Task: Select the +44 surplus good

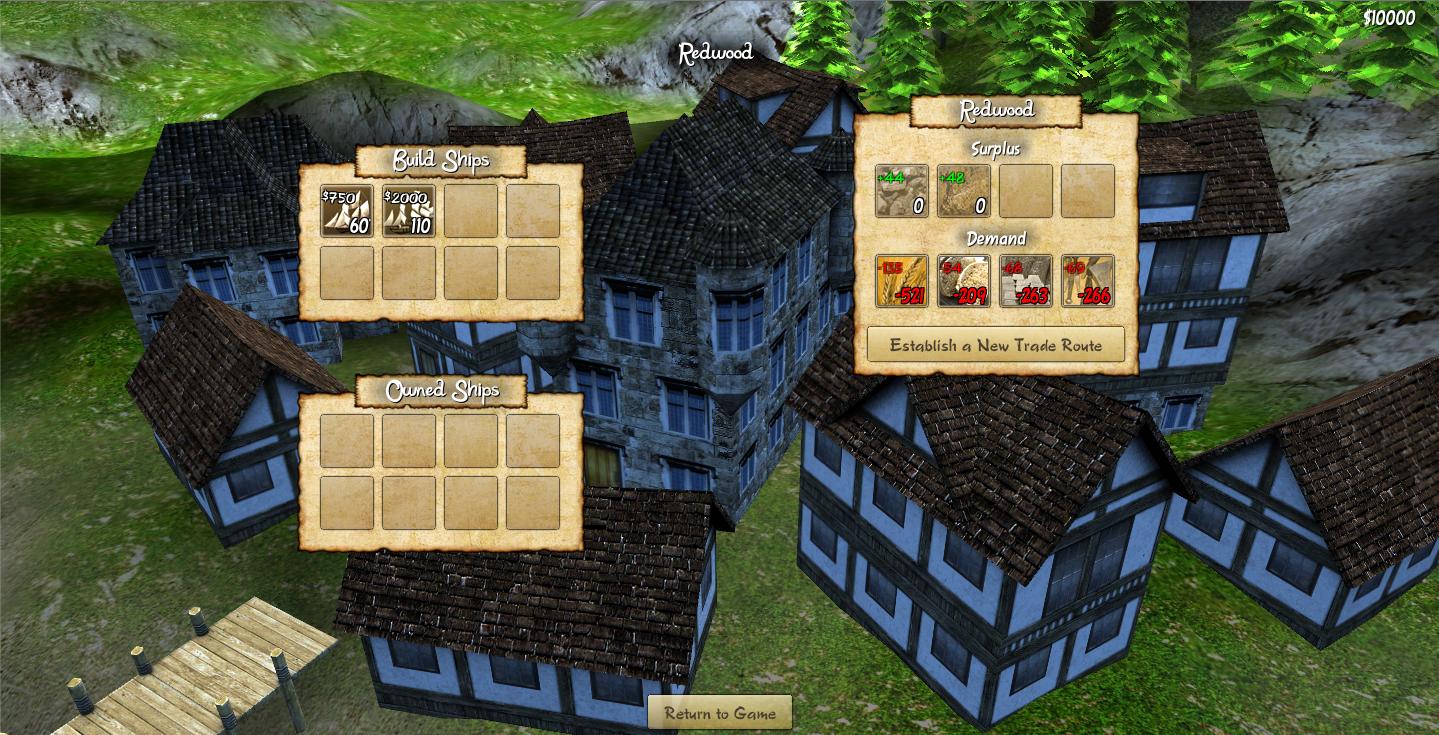Action: tap(901, 191)
